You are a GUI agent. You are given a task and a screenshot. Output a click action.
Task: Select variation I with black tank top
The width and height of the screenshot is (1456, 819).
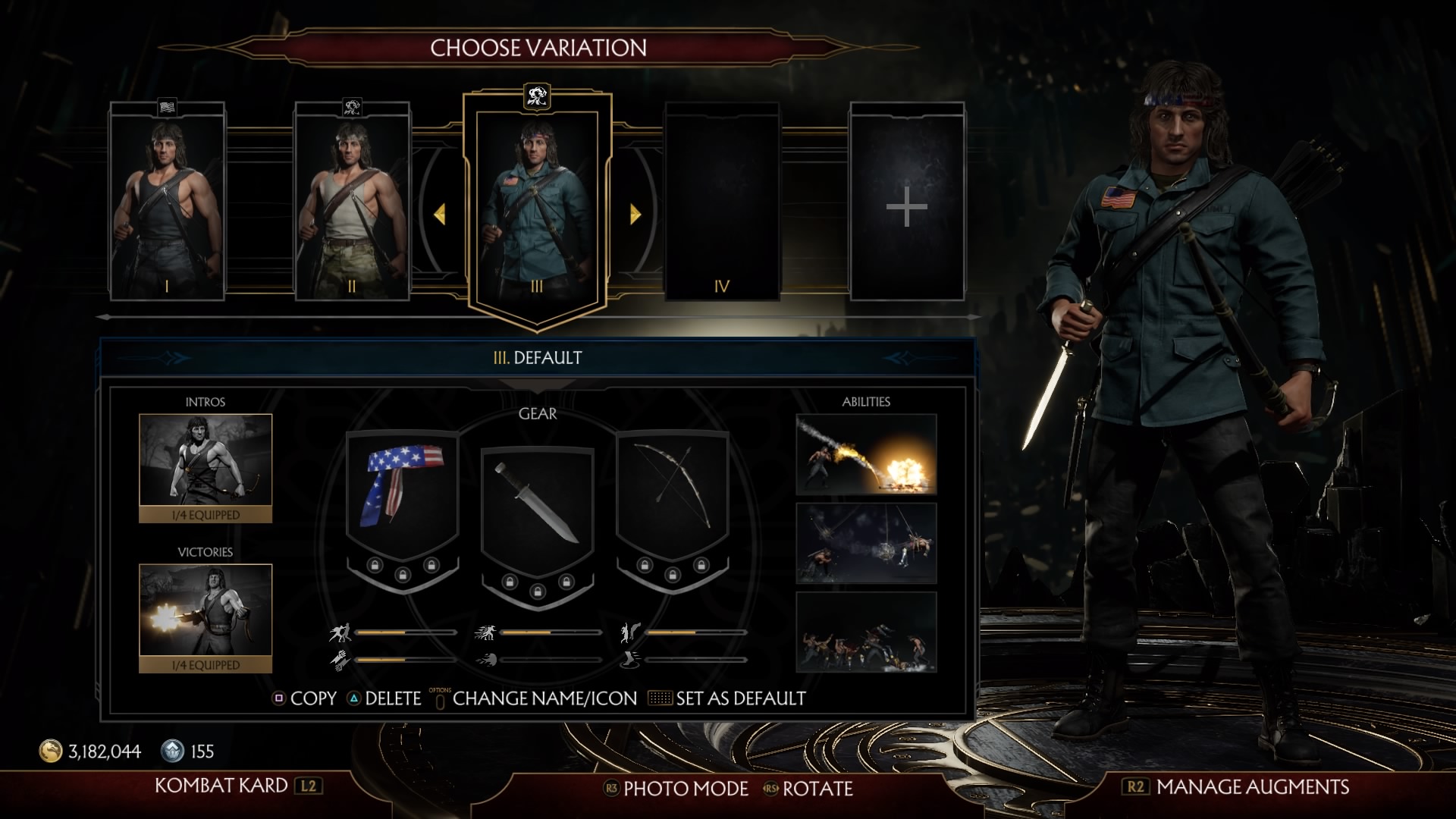167,203
